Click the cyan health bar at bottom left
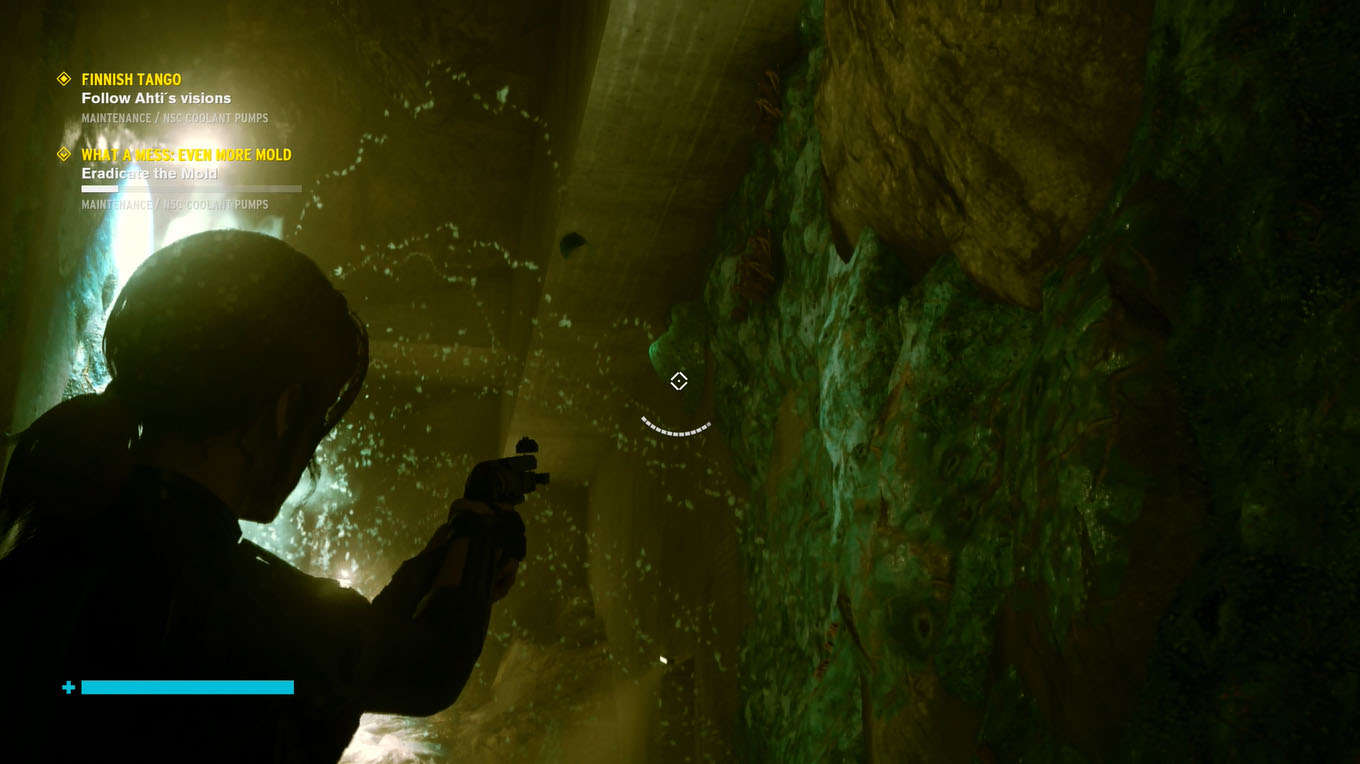1360x764 pixels. click(188, 687)
